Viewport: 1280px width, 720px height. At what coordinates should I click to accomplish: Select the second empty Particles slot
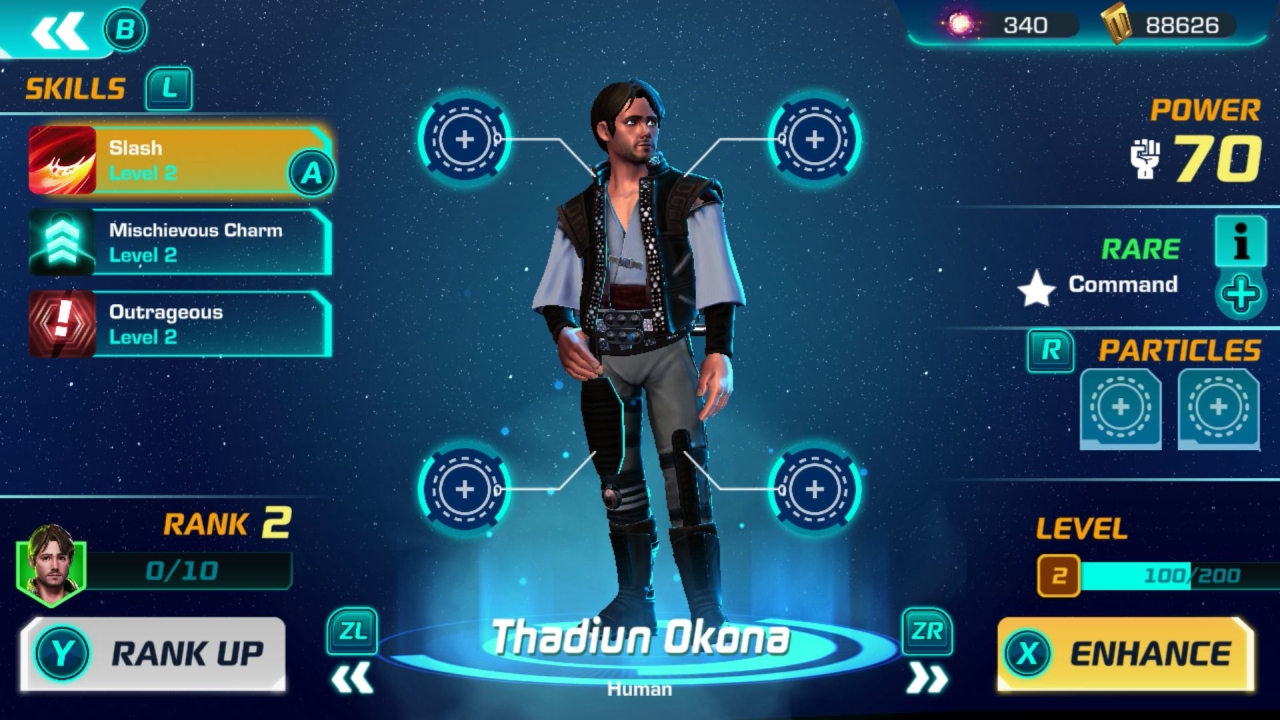click(1218, 408)
